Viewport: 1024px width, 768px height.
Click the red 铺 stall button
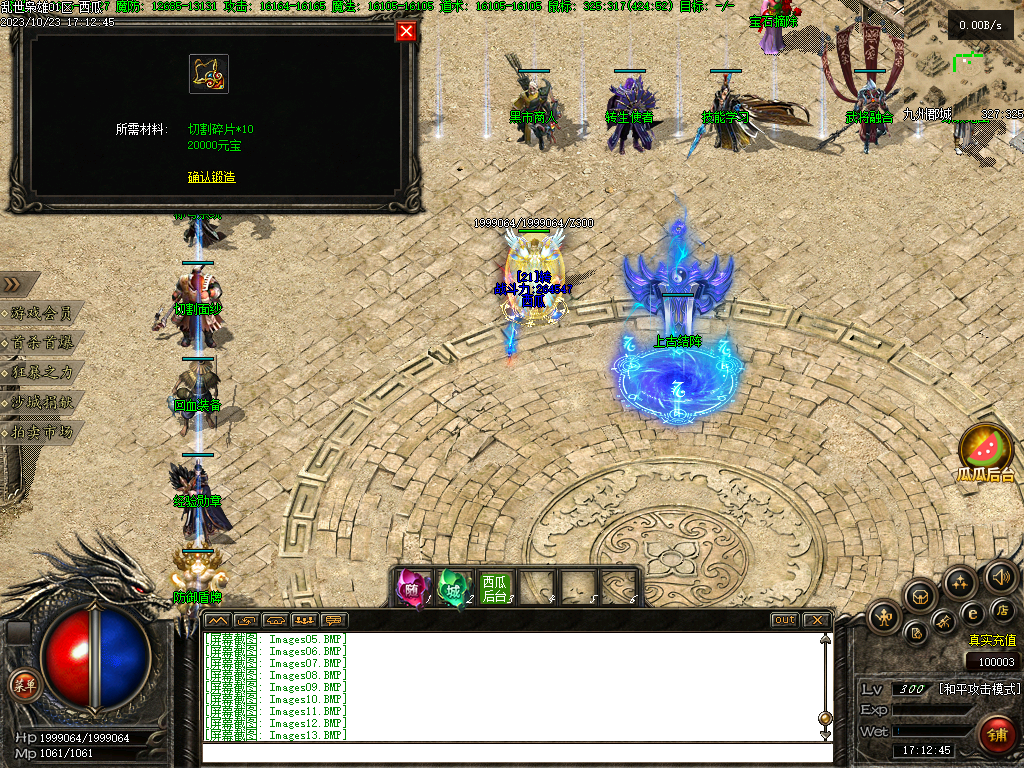[995, 734]
